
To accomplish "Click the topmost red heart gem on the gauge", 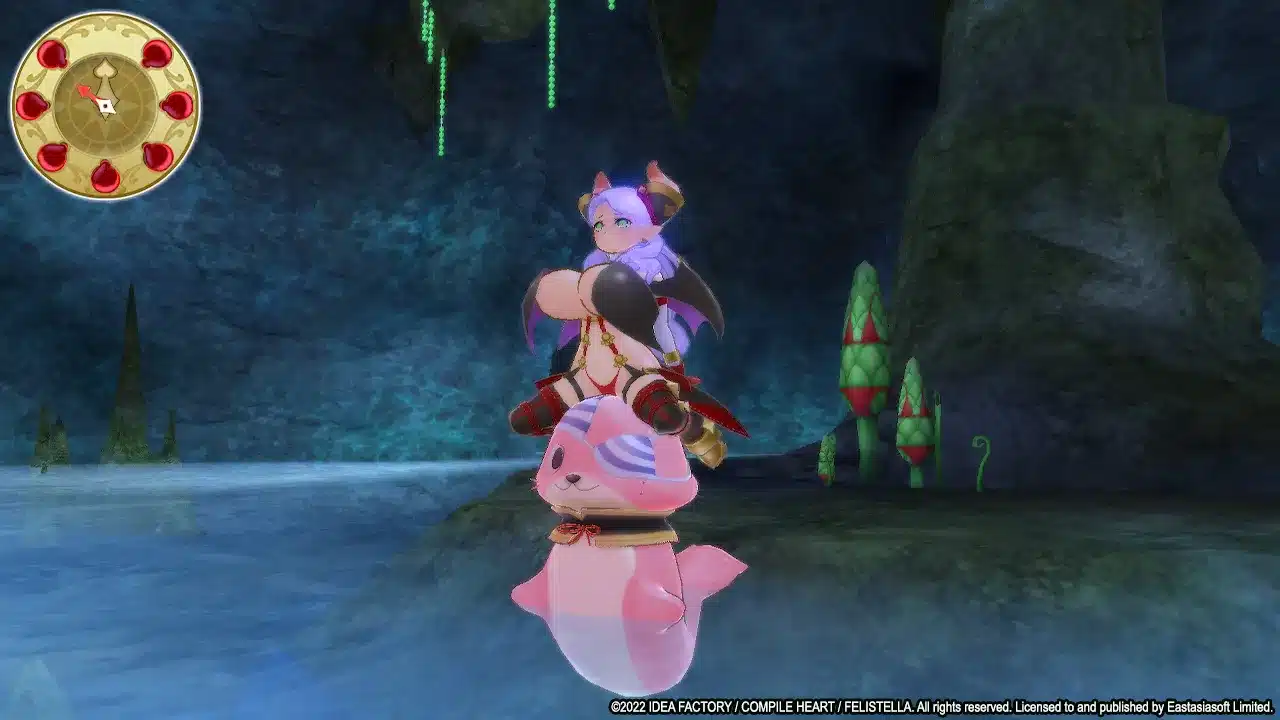I will [53, 53].
